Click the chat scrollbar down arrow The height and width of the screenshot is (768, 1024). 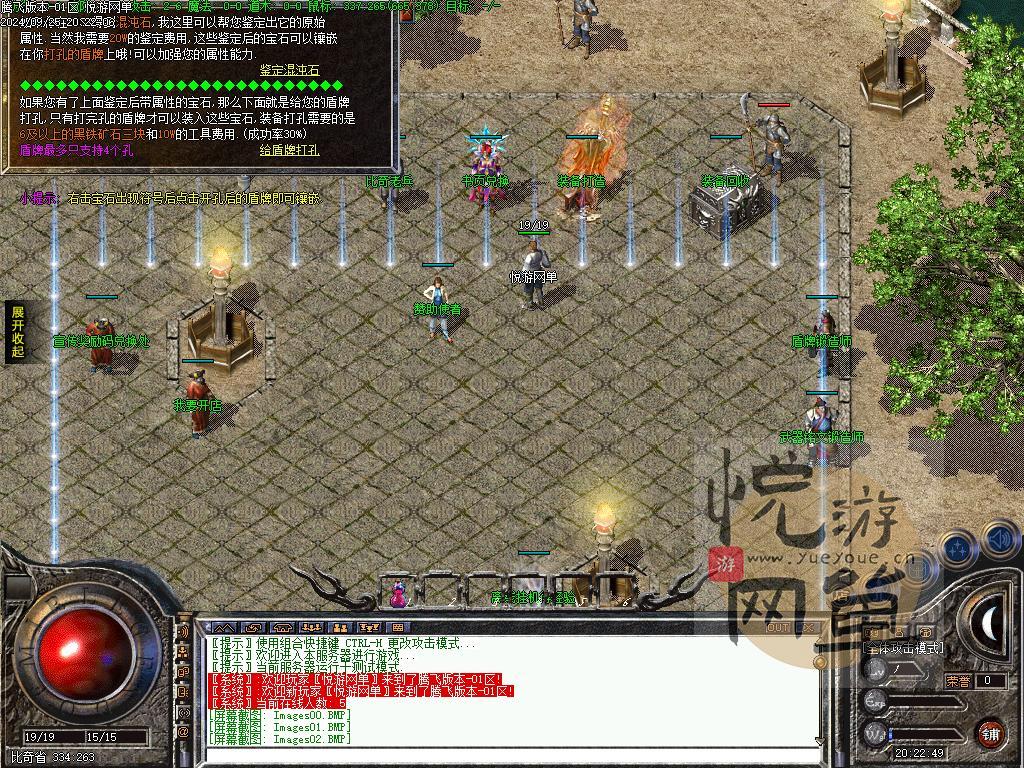coord(819,740)
